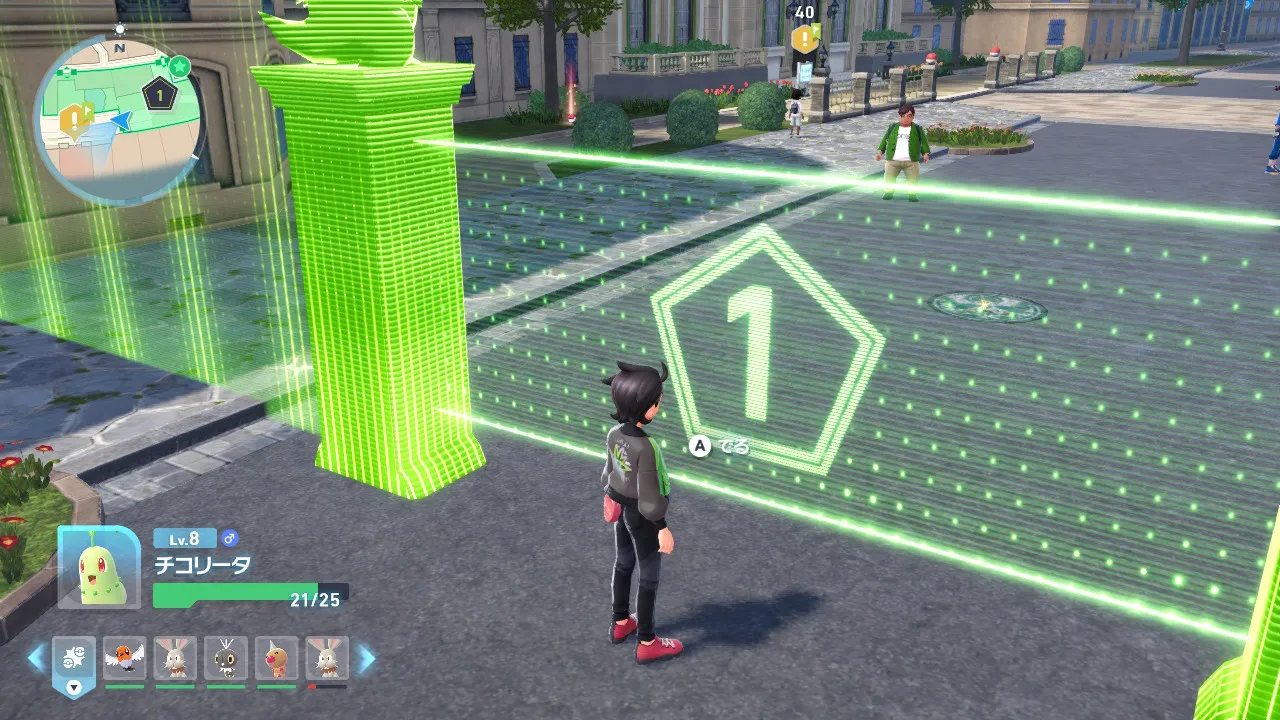Select the Chikorita portrait

click(x=99, y=567)
